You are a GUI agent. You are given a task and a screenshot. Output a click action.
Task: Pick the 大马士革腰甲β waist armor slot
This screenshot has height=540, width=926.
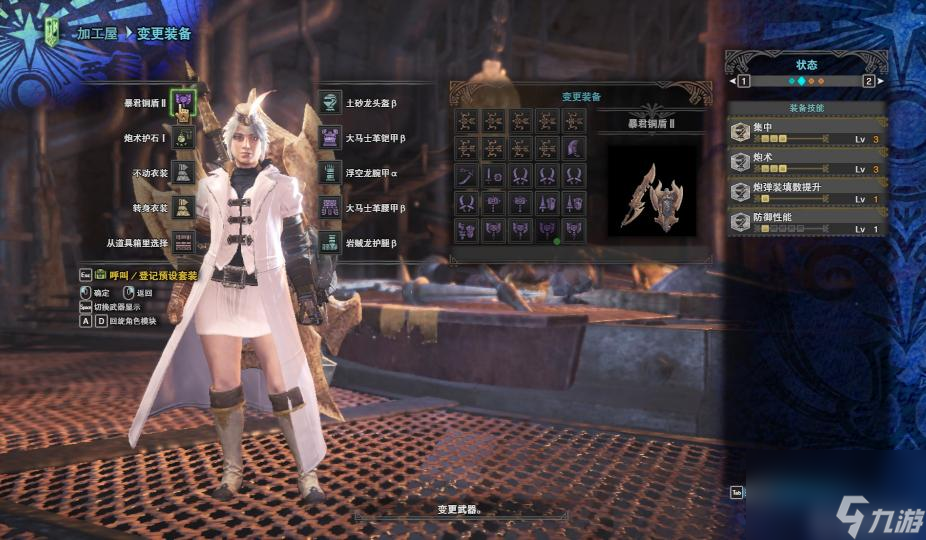coord(330,207)
